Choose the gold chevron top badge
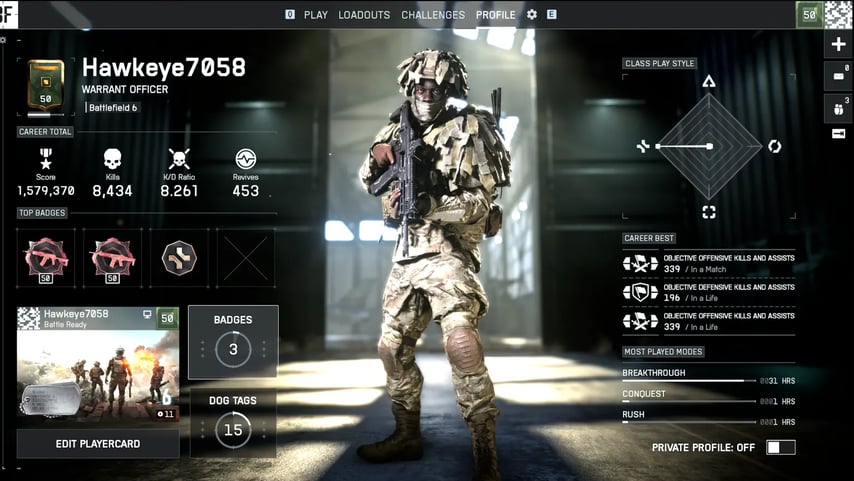The height and width of the screenshot is (481, 854). pyautogui.click(x=179, y=257)
